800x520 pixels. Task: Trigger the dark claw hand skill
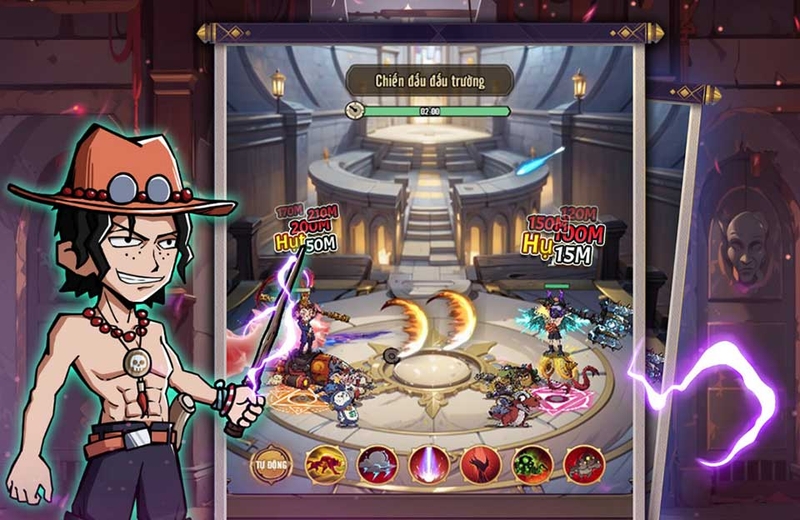click(481, 465)
